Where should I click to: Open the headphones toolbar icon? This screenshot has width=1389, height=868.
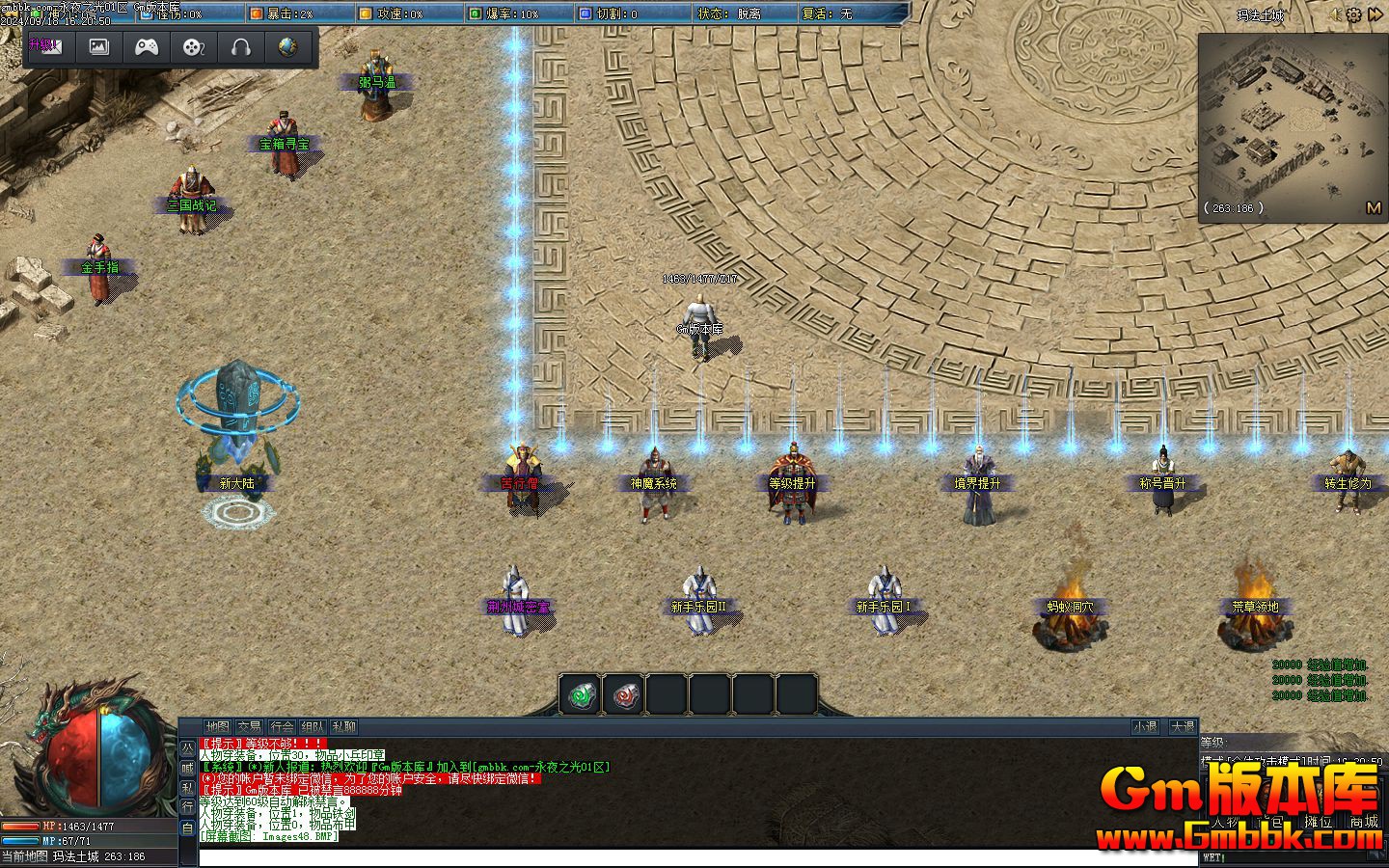click(241, 46)
